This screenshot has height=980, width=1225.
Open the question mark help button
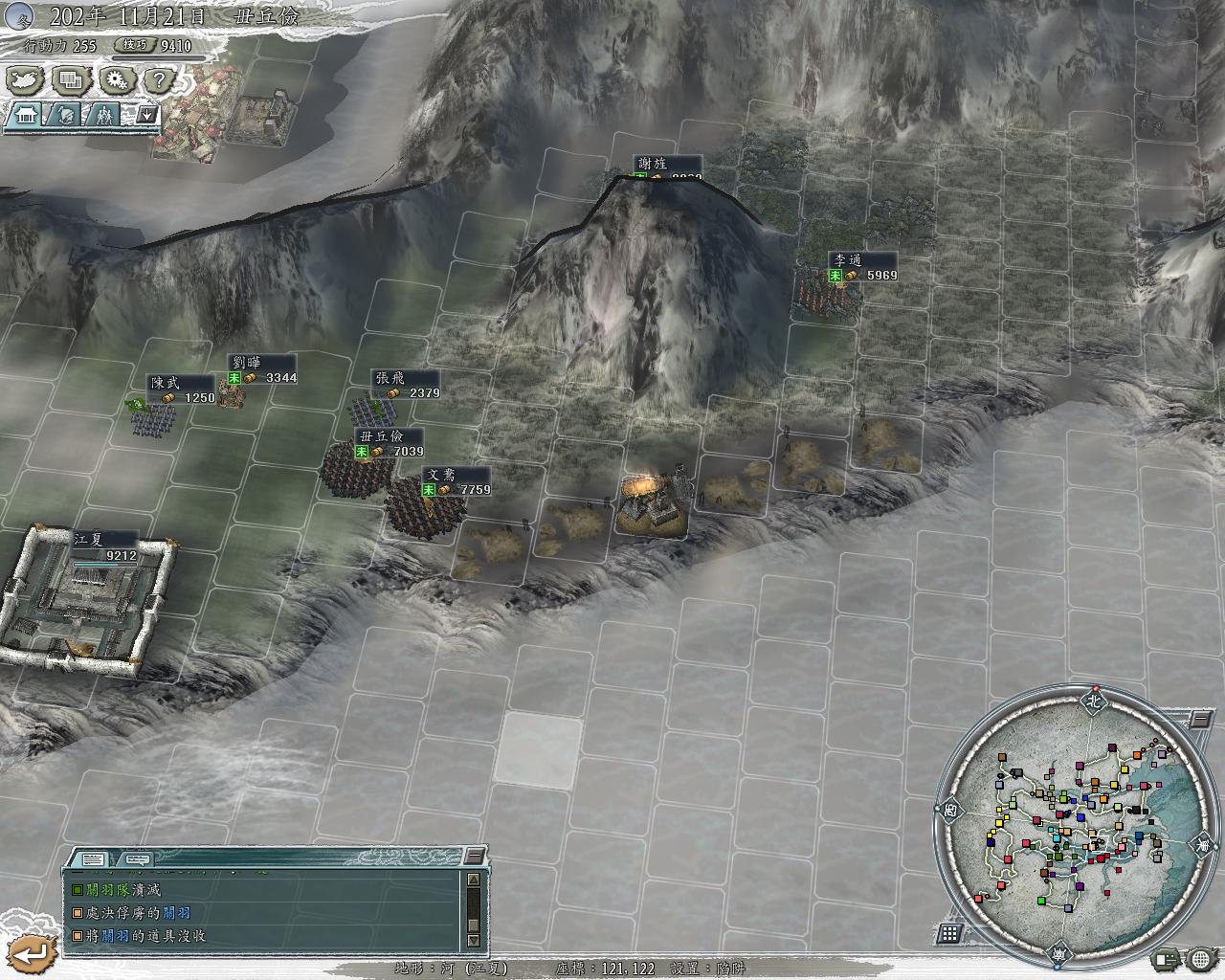(x=160, y=80)
